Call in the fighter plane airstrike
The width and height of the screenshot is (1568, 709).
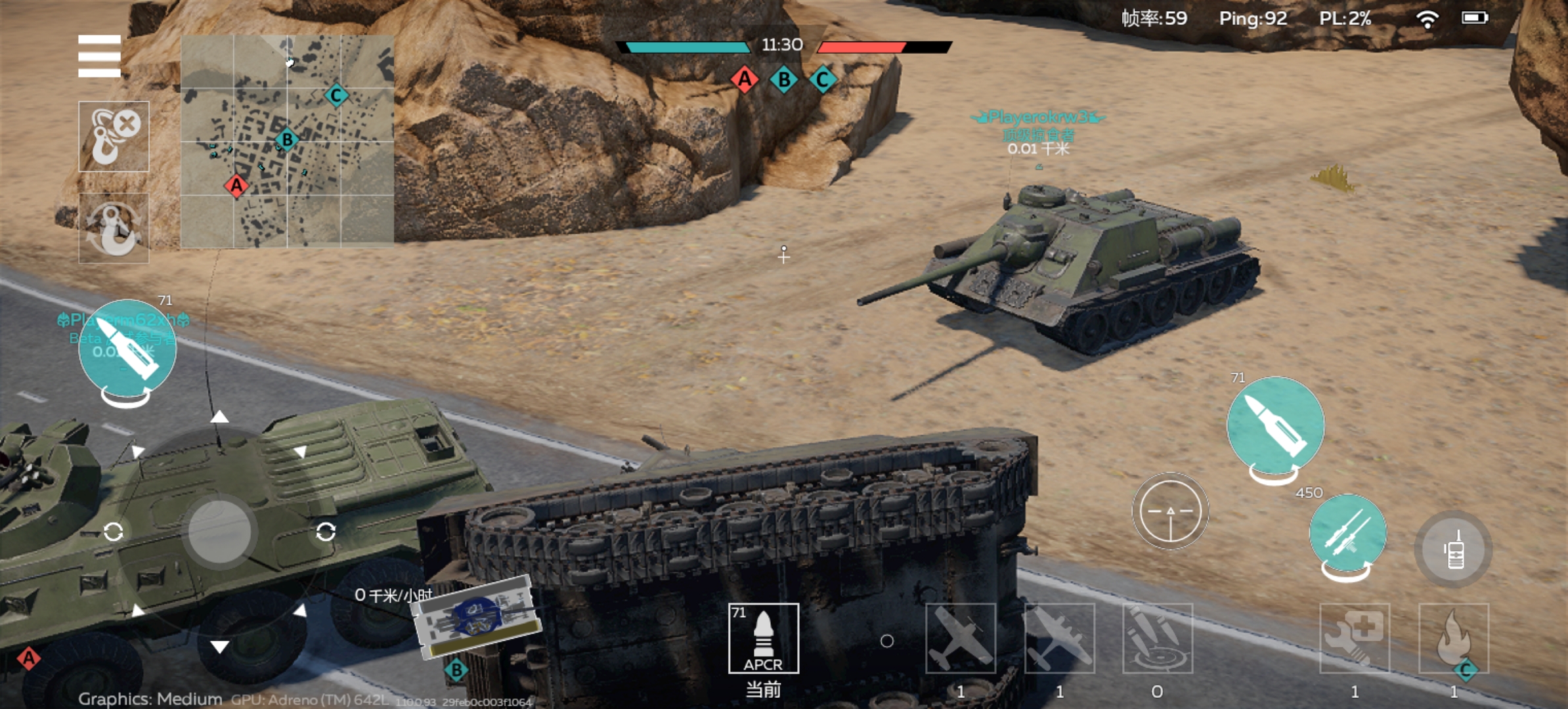[960, 638]
